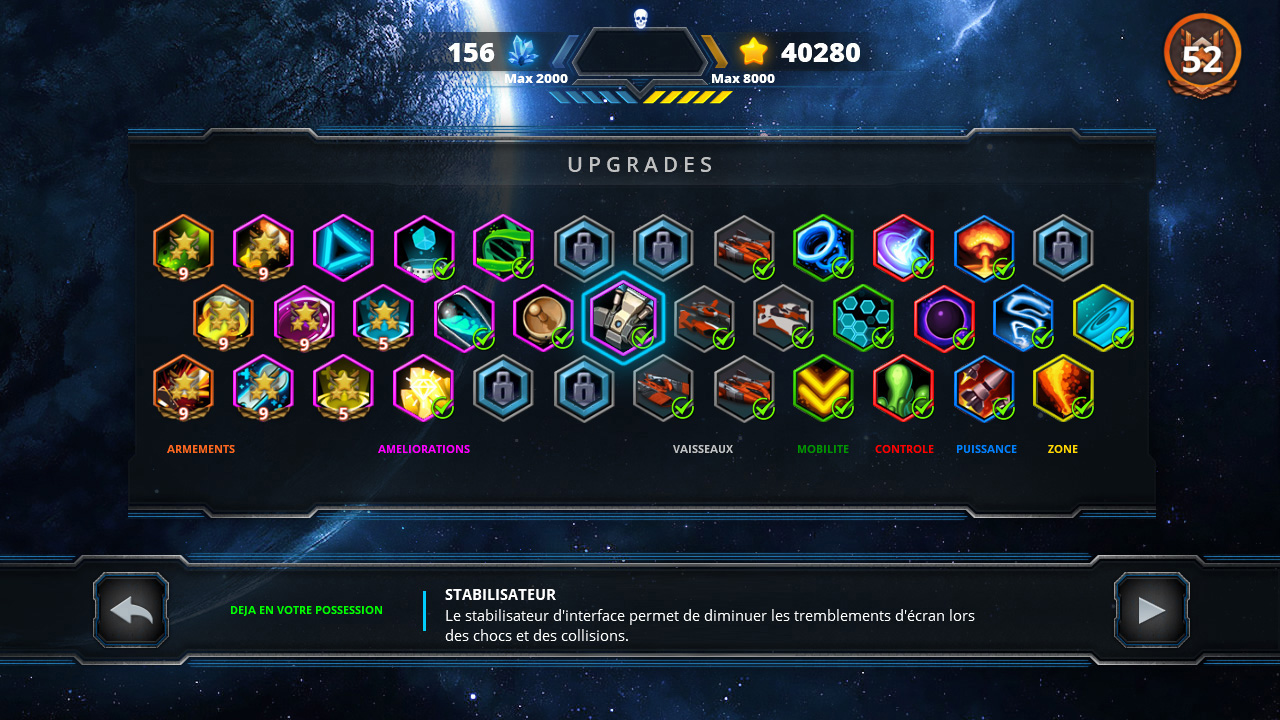
Task: Select the dark purple orb upgrade
Action: 943,318
